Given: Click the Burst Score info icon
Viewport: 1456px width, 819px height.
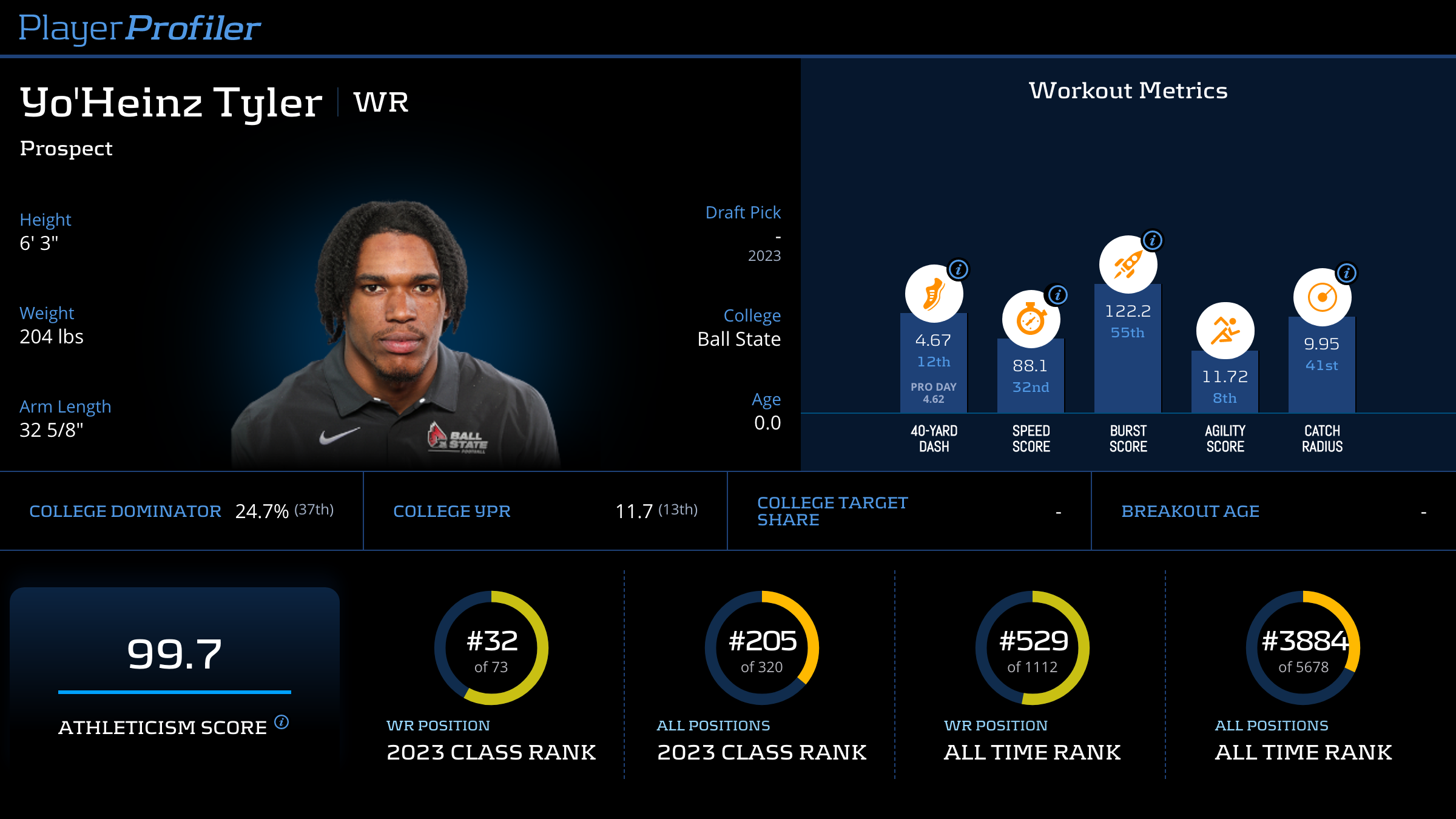Looking at the screenshot, I should pyautogui.click(x=1153, y=240).
